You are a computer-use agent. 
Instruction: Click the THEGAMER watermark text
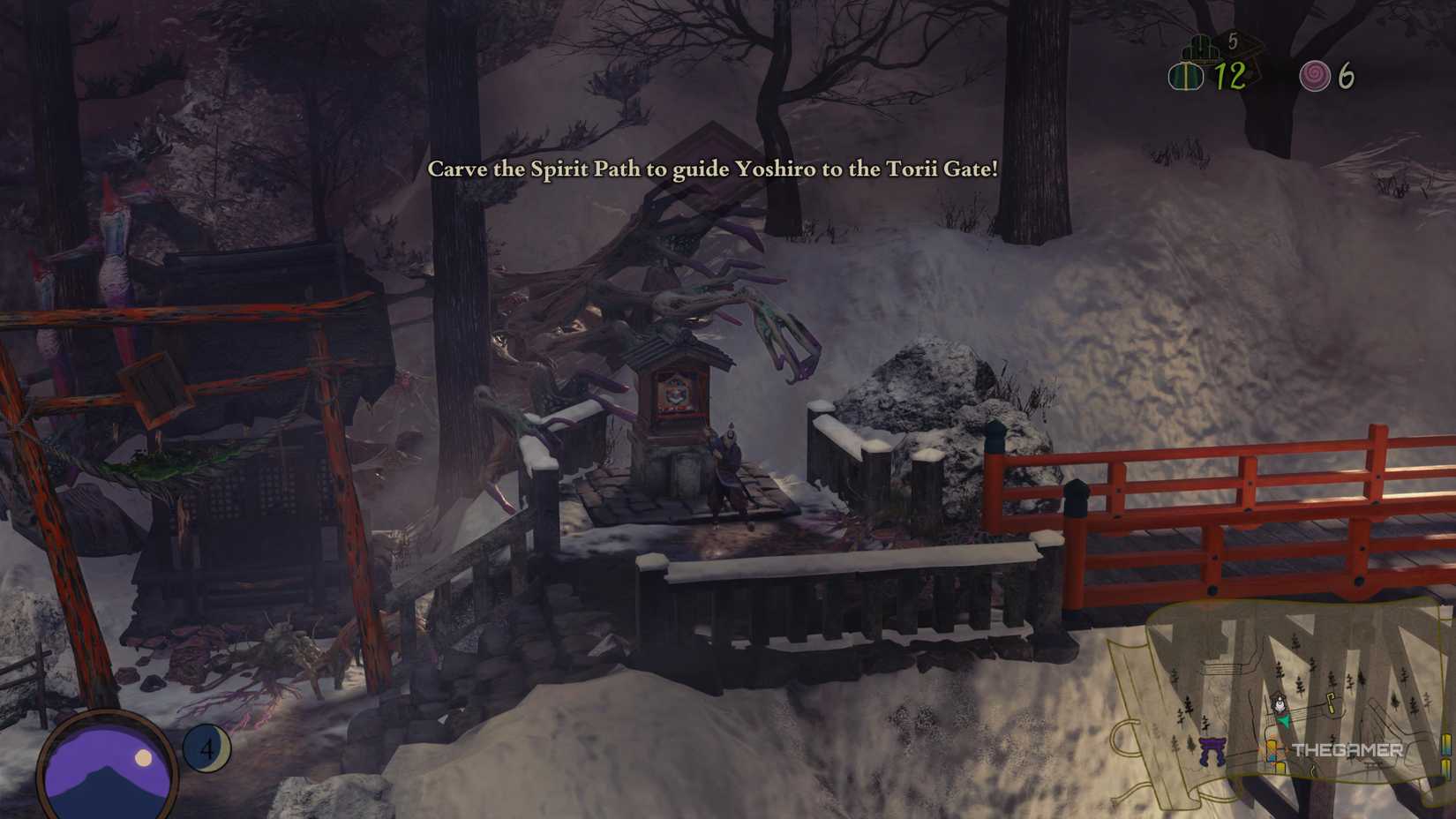click(1347, 749)
